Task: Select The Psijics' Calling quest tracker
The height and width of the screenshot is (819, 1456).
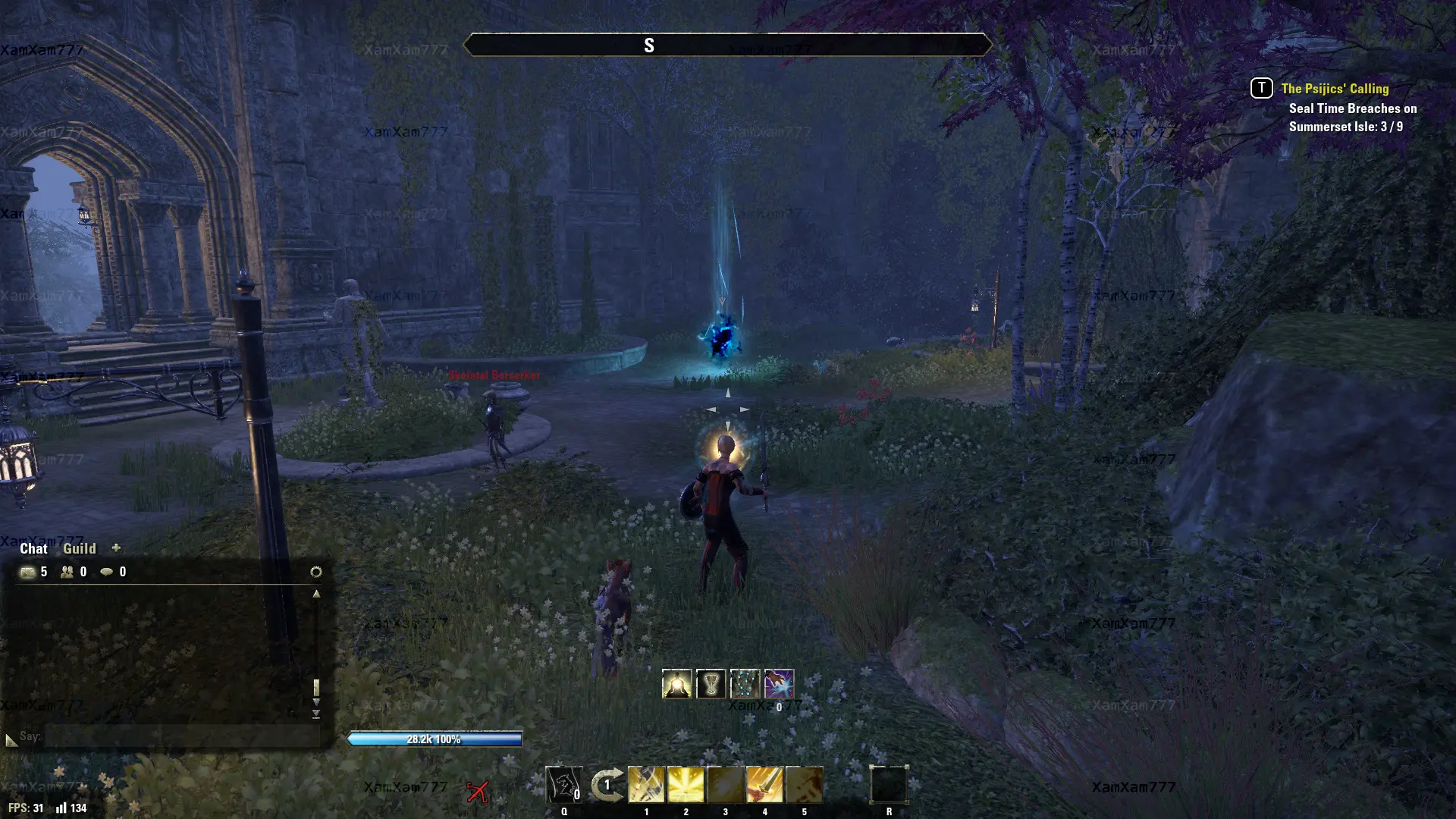Action: click(1335, 89)
